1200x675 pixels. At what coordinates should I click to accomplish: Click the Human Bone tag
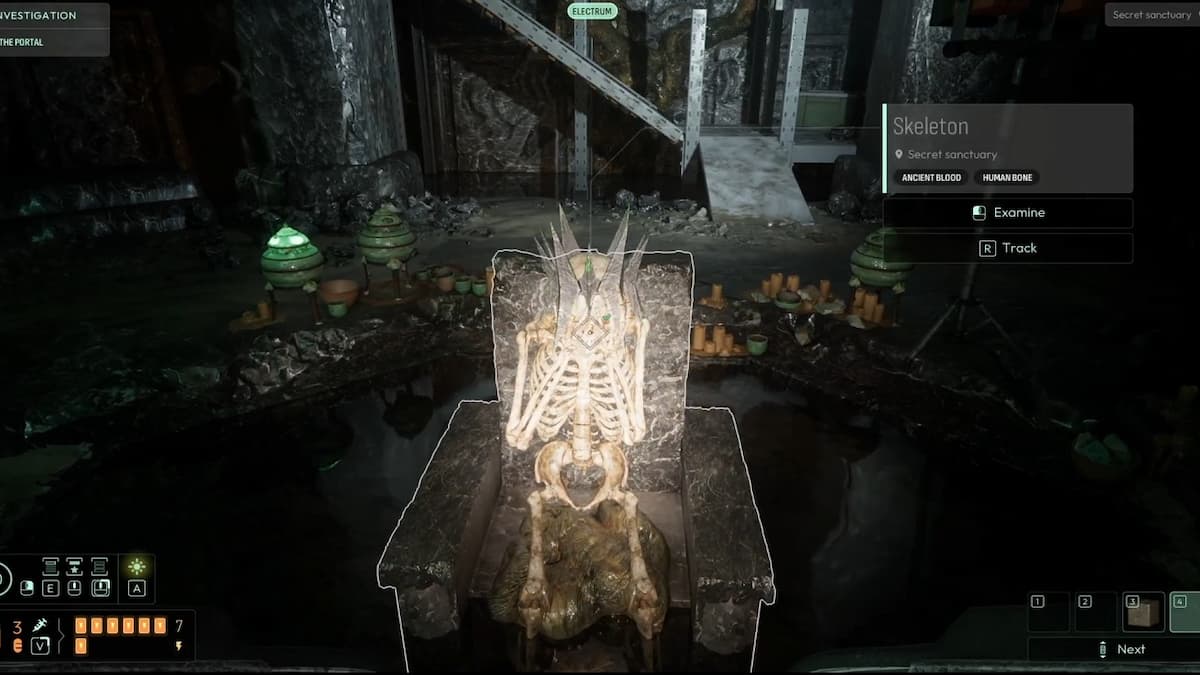[x=1006, y=178]
